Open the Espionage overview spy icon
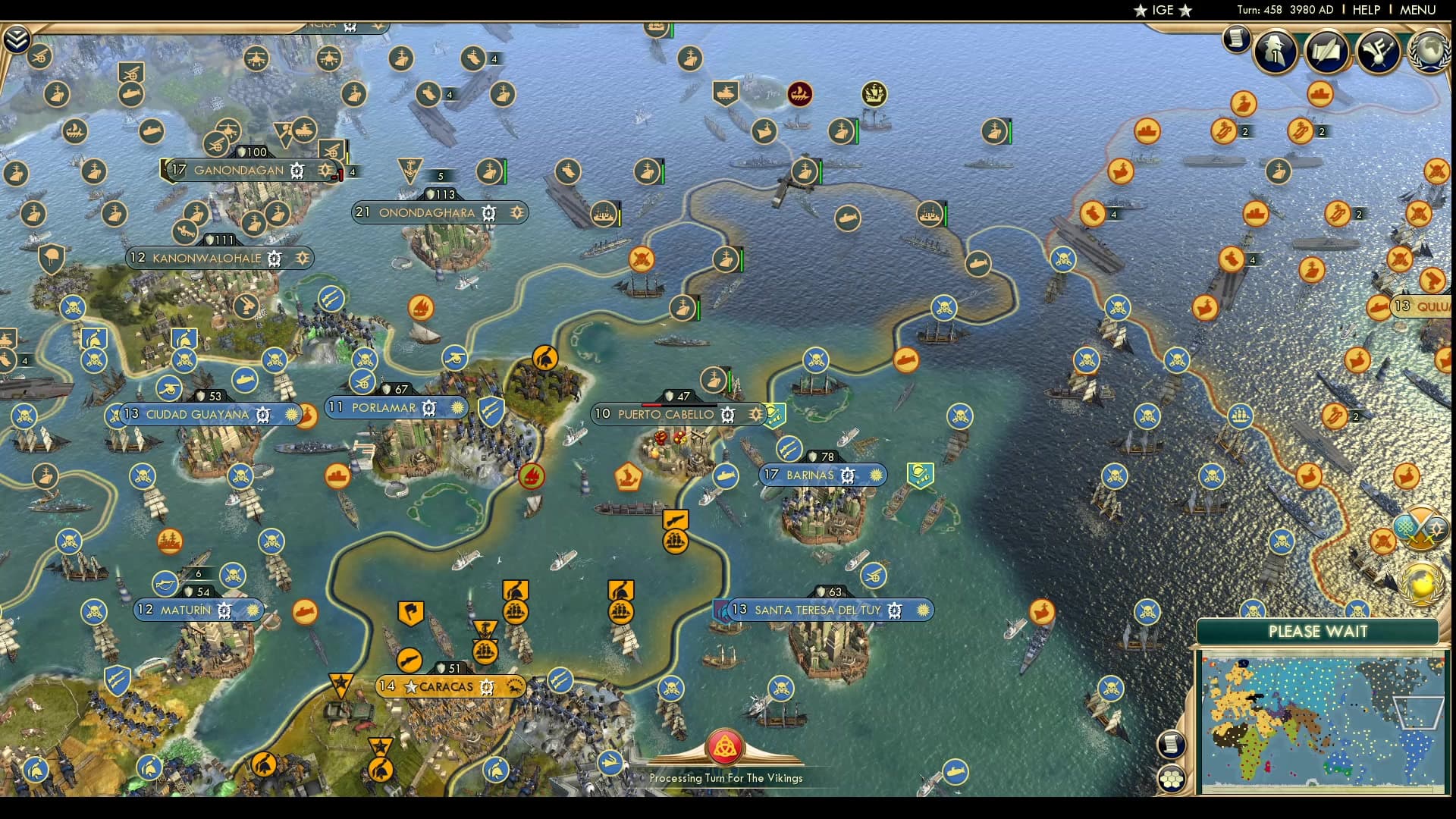The width and height of the screenshot is (1456, 819). 1275,52
